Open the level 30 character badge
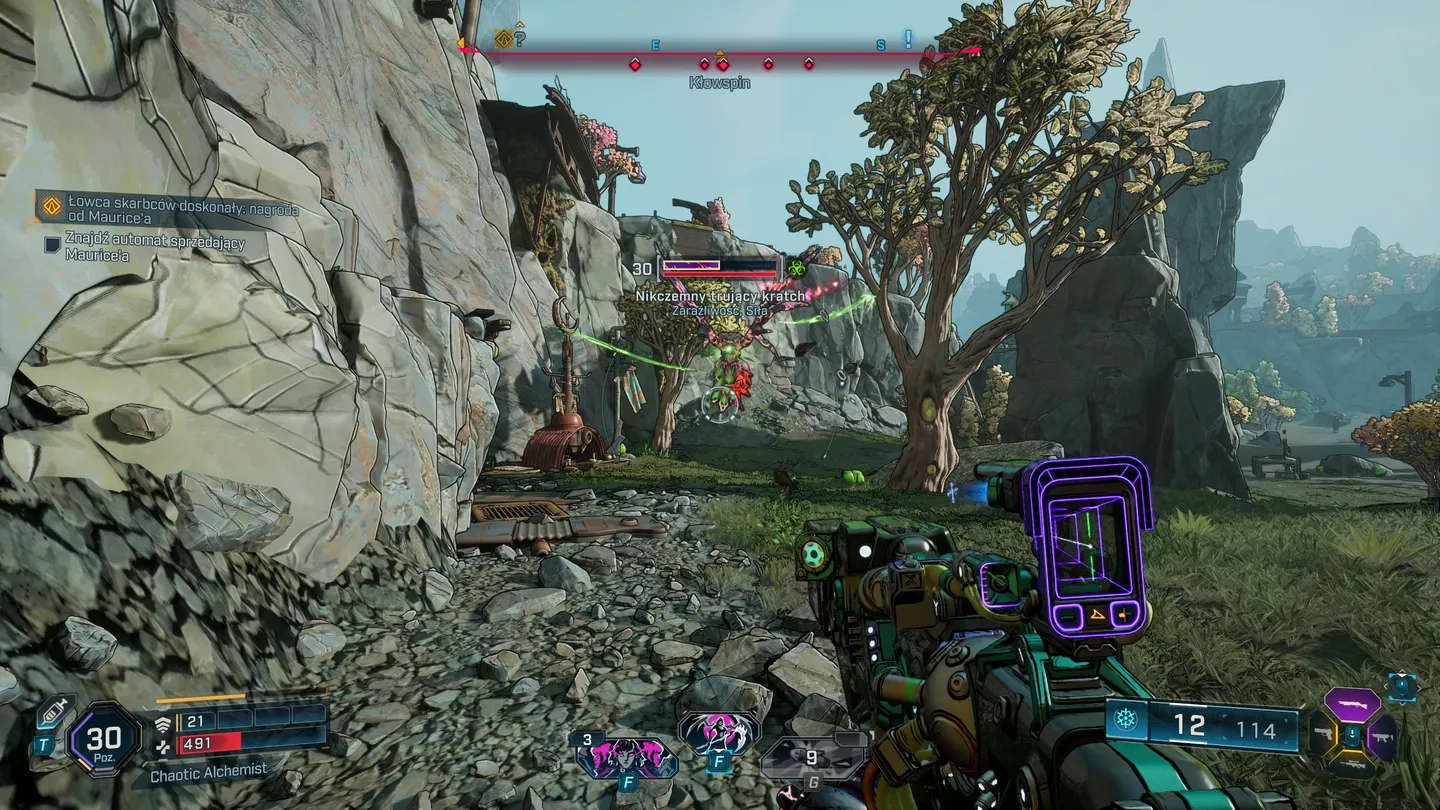Screen dimensions: 1440x810 (x=104, y=739)
